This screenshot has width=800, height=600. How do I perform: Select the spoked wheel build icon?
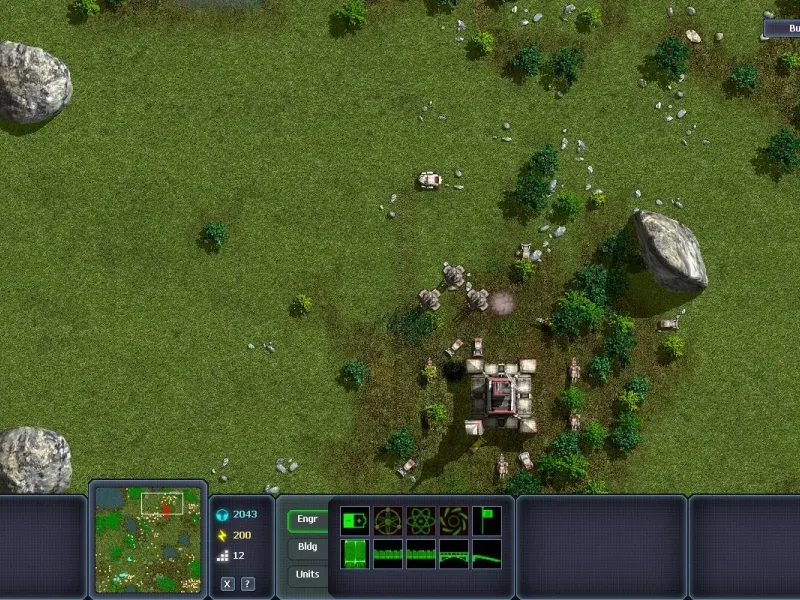388,520
